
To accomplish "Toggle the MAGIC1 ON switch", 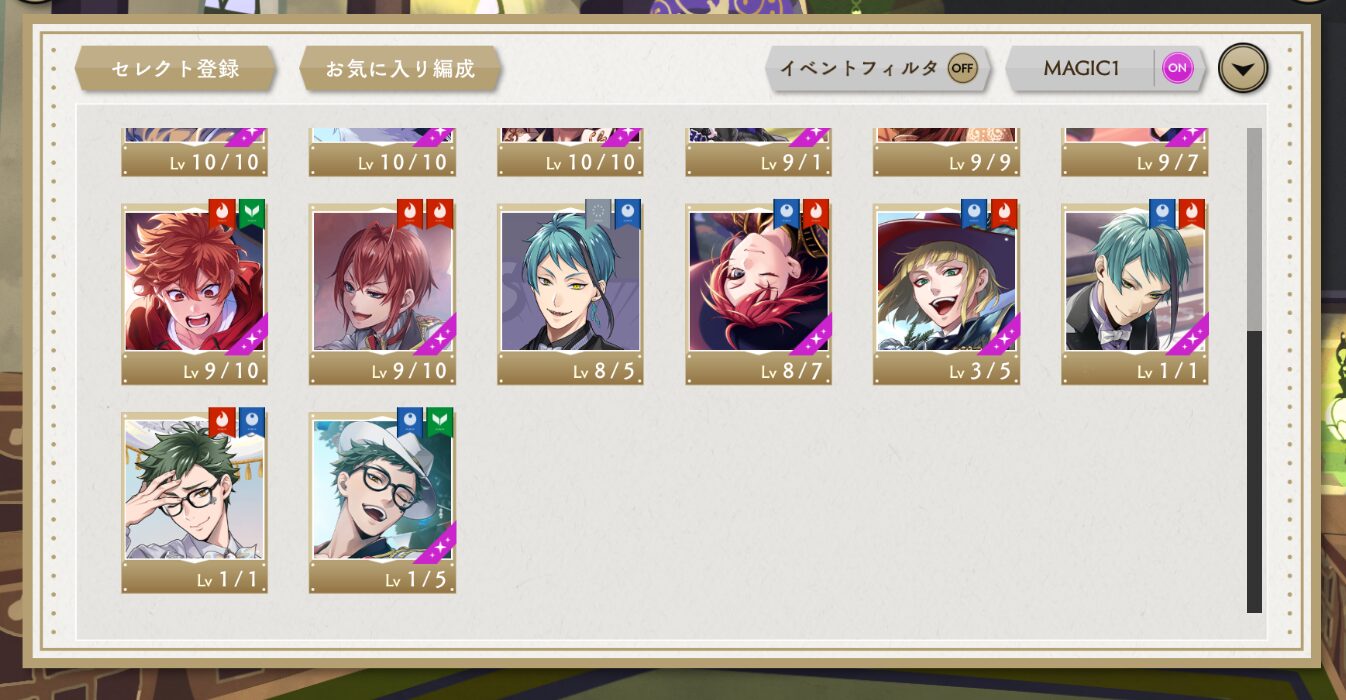I will point(1177,68).
